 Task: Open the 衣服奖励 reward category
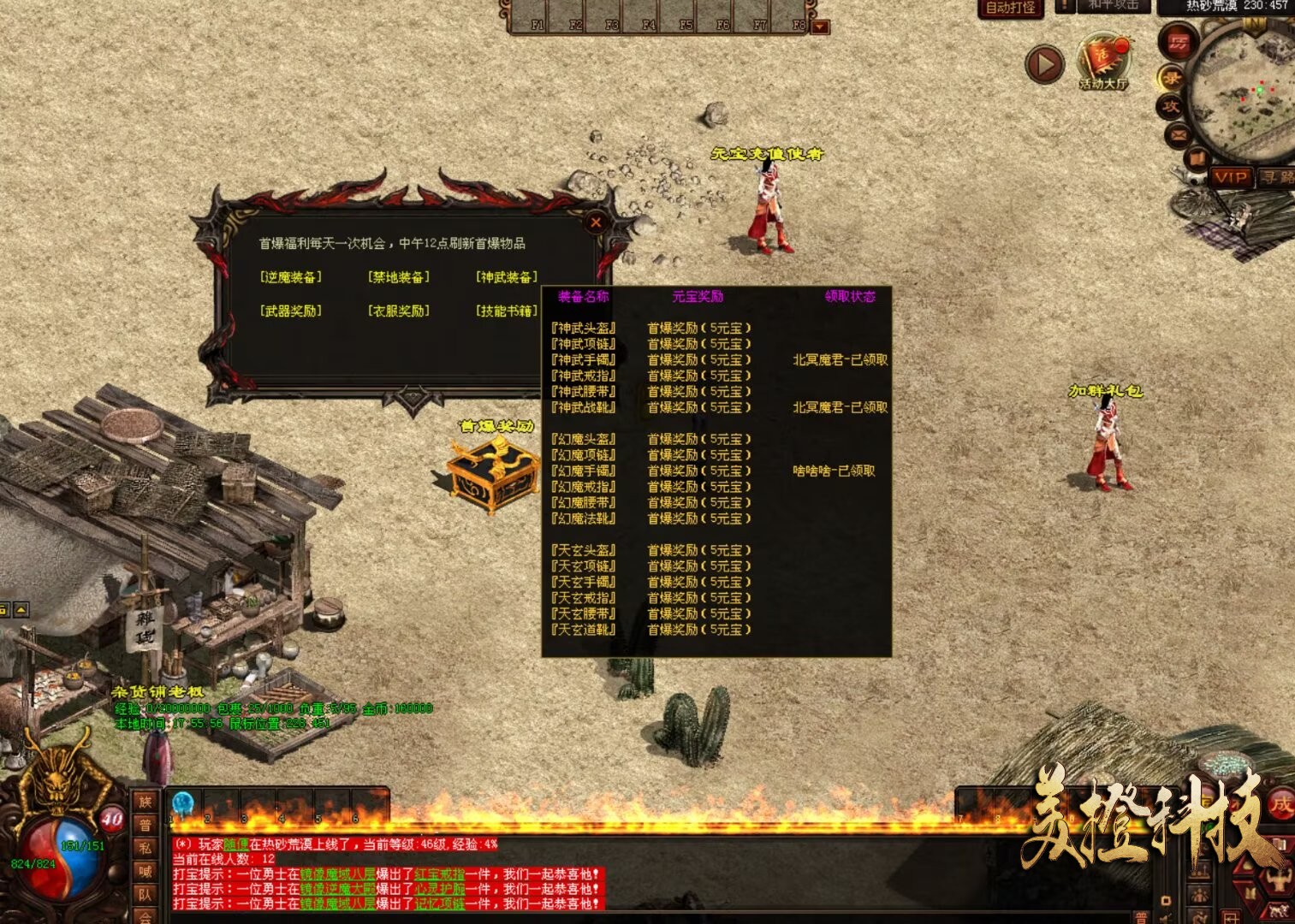(399, 311)
